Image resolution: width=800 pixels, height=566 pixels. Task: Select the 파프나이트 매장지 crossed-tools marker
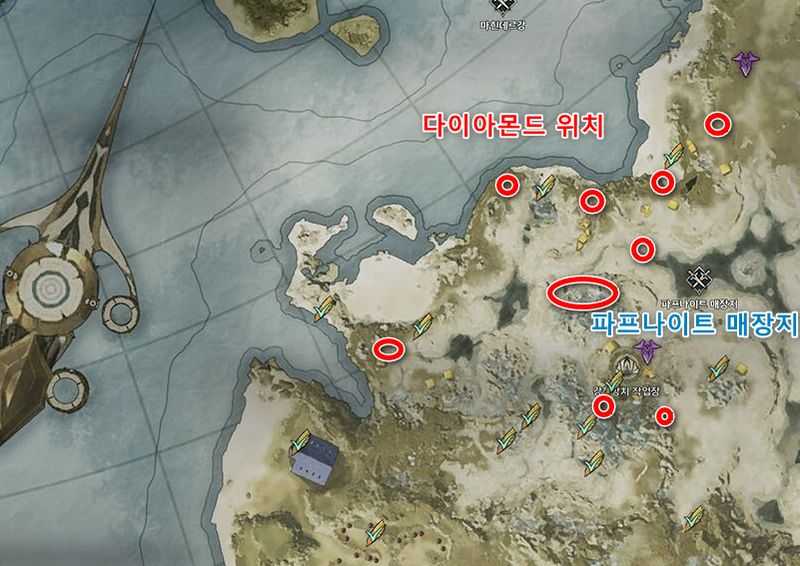[x=699, y=280]
